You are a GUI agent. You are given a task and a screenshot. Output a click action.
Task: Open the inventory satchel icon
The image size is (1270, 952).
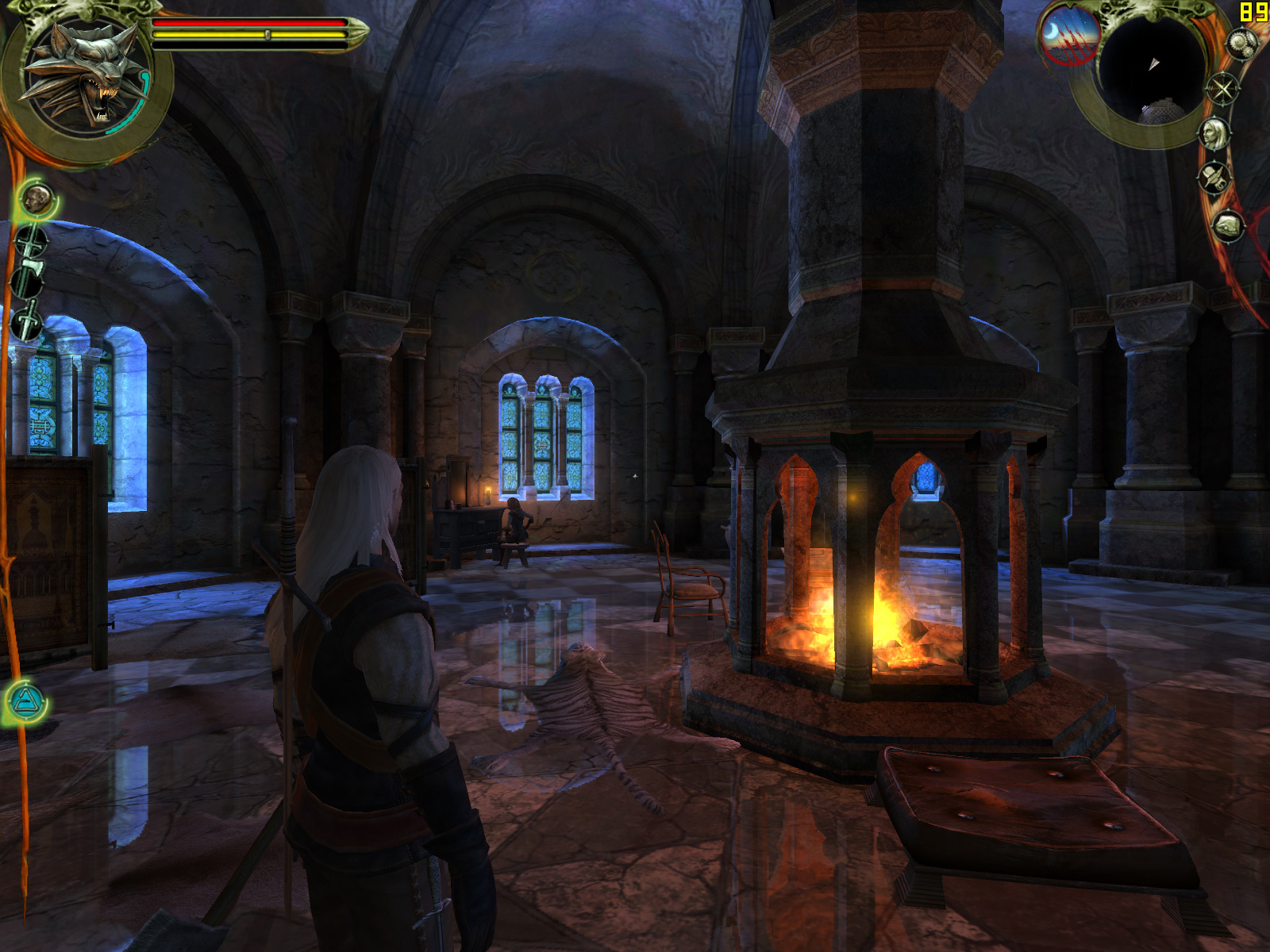tap(1228, 226)
